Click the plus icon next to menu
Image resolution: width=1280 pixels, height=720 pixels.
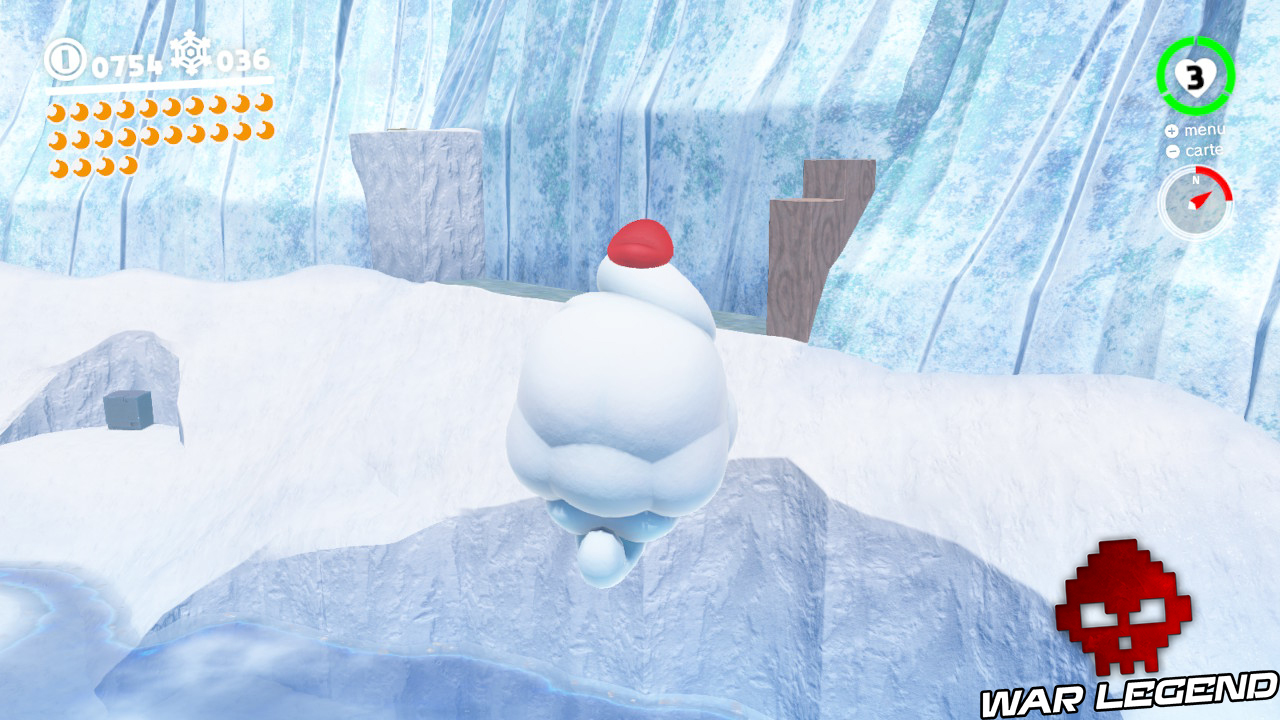coord(1171,130)
